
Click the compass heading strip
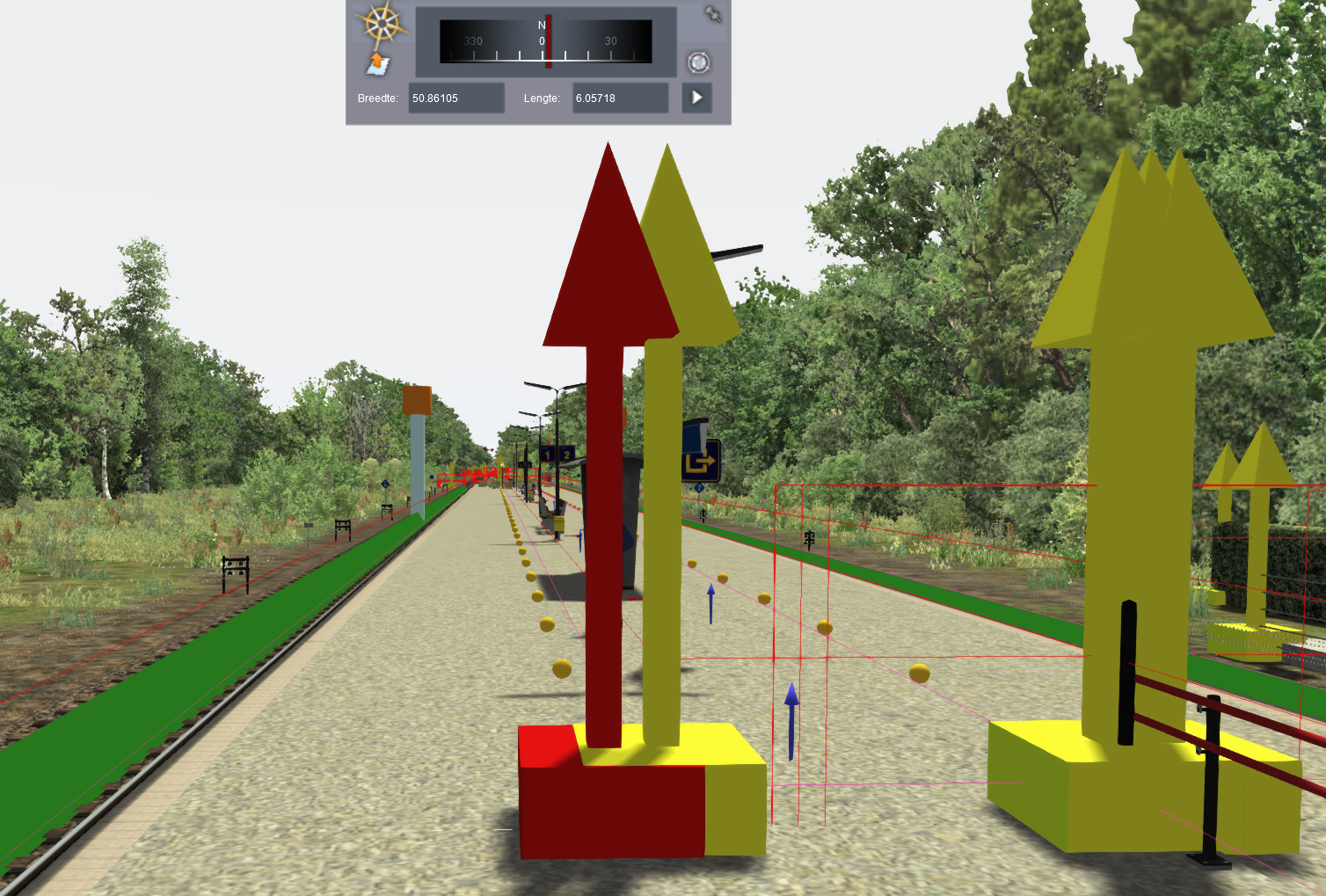tap(545, 41)
